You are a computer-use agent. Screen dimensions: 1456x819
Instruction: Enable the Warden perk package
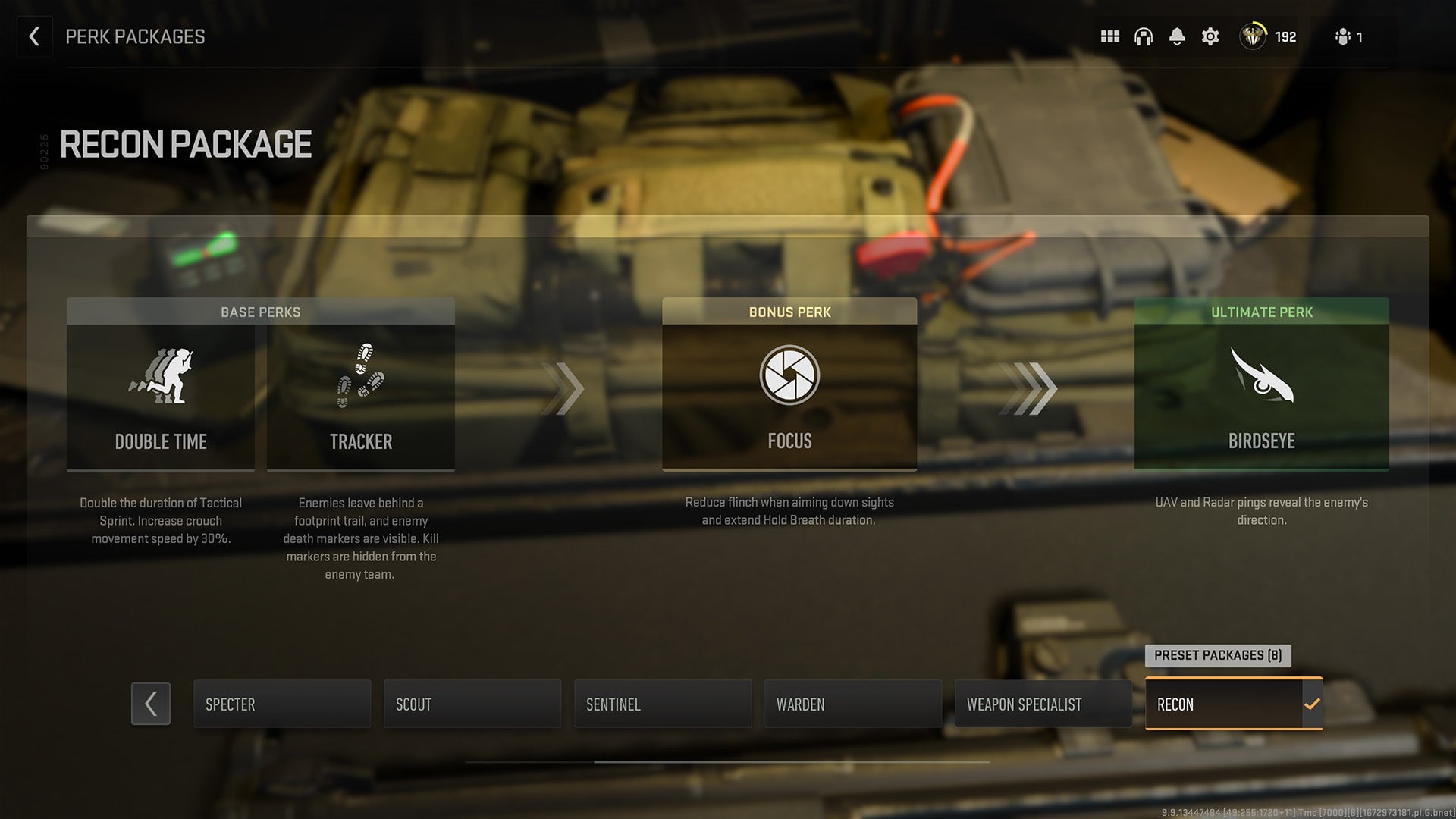tap(852, 704)
